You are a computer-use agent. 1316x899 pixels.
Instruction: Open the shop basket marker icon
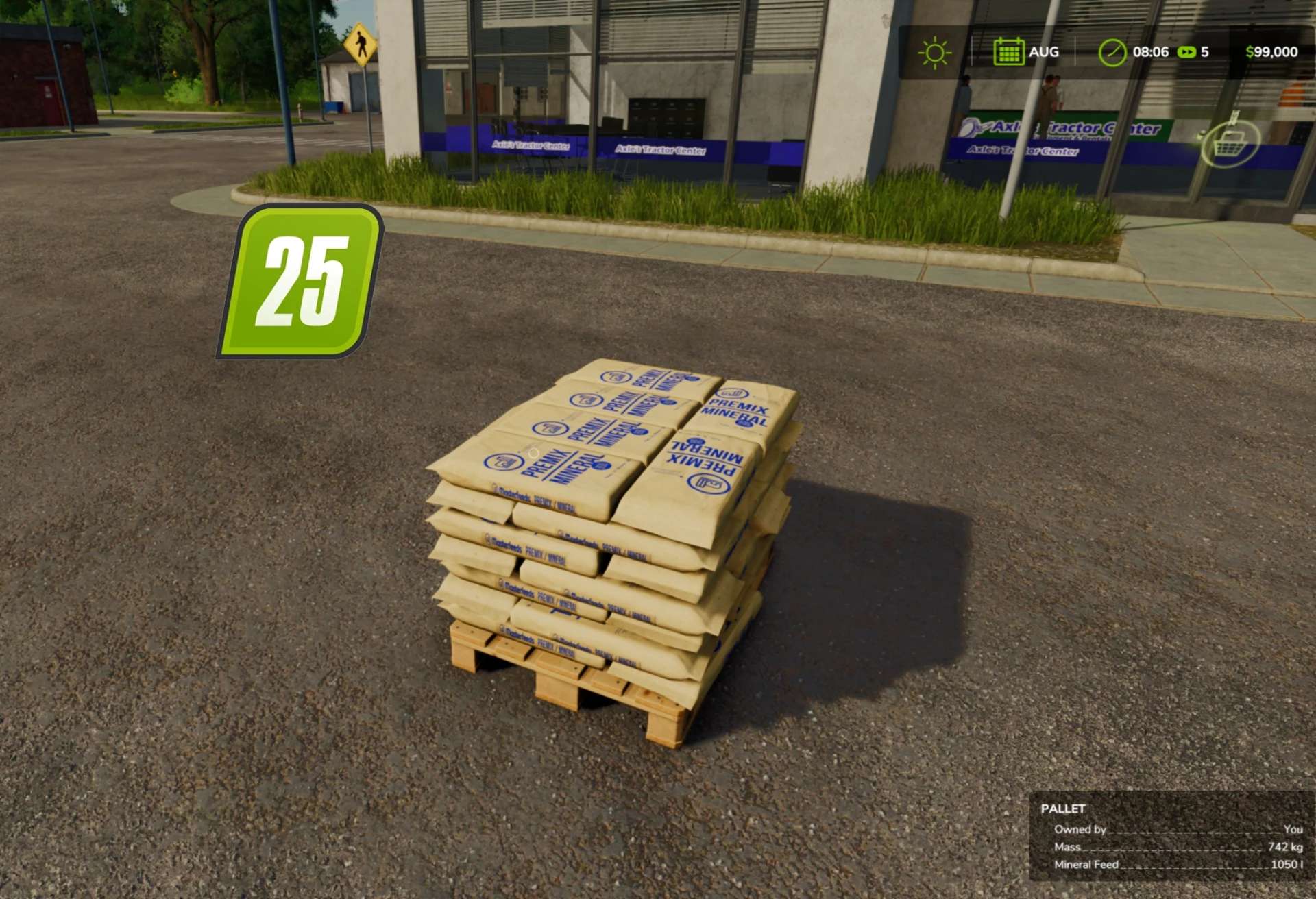click(x=1230, y=142)
